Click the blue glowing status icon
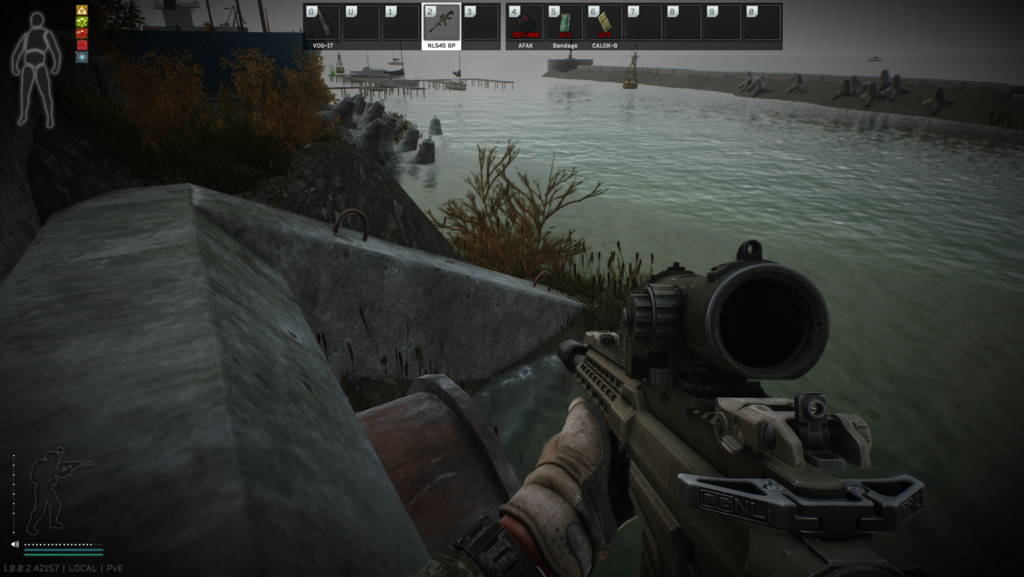 (82, 57)
